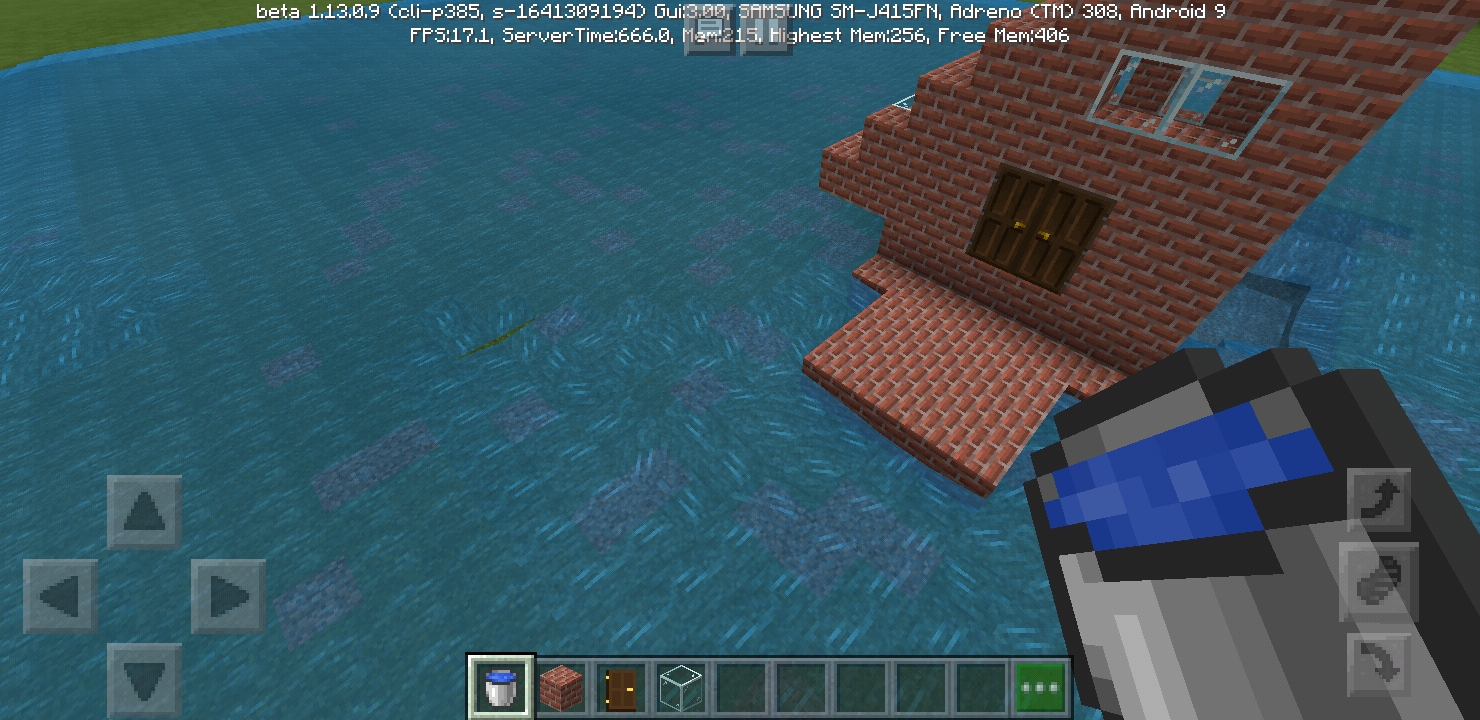The image size is (1480, 720).
Task: Tap the D-pad right arrow to strafe right
Action: 228,597
